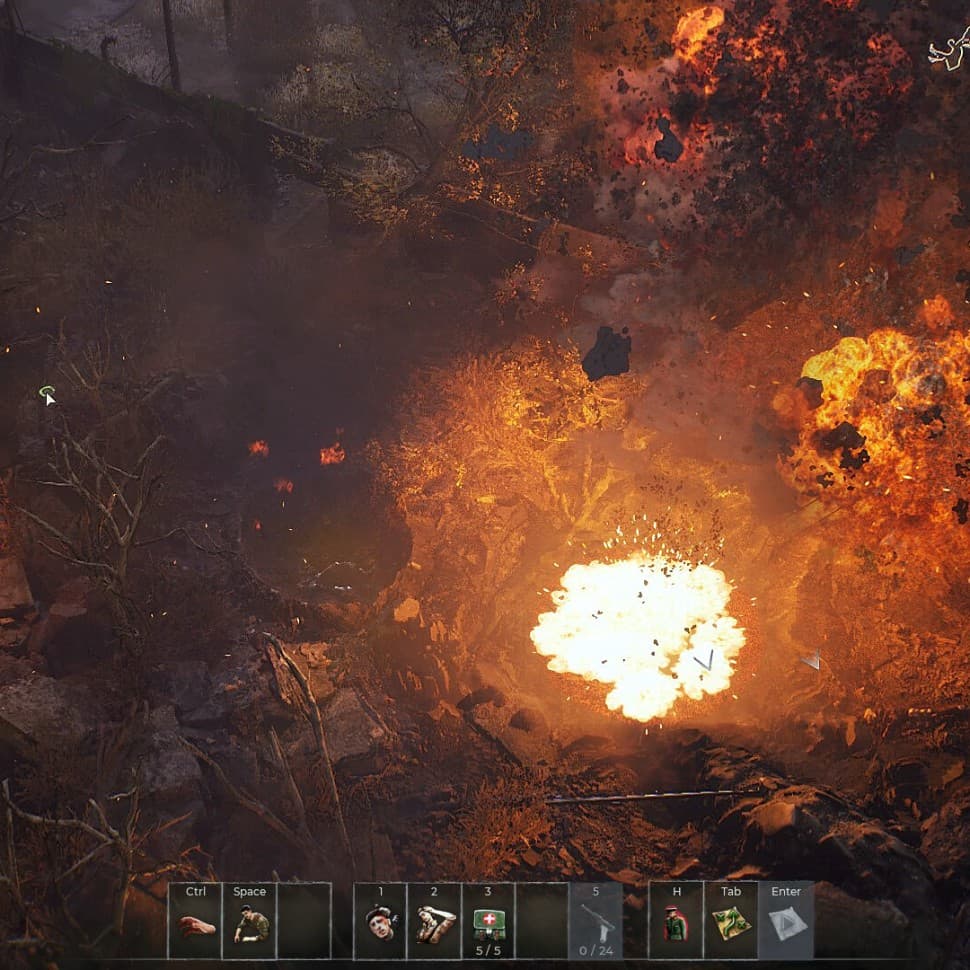The image size is (970, 970).
Task: Choose the beret soldier head slot
Action: 380,922
